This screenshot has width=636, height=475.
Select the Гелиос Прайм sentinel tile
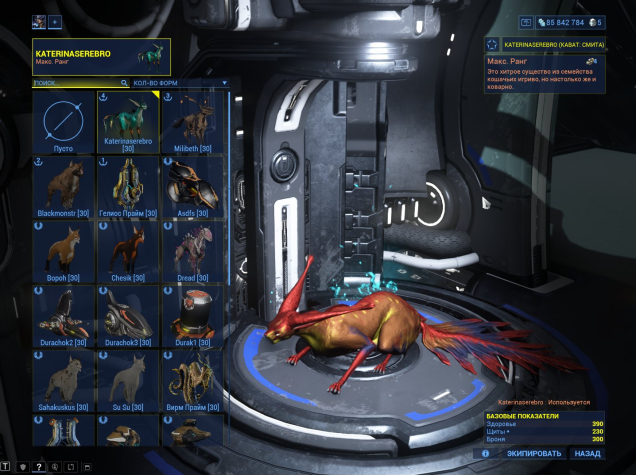point(128,187)
